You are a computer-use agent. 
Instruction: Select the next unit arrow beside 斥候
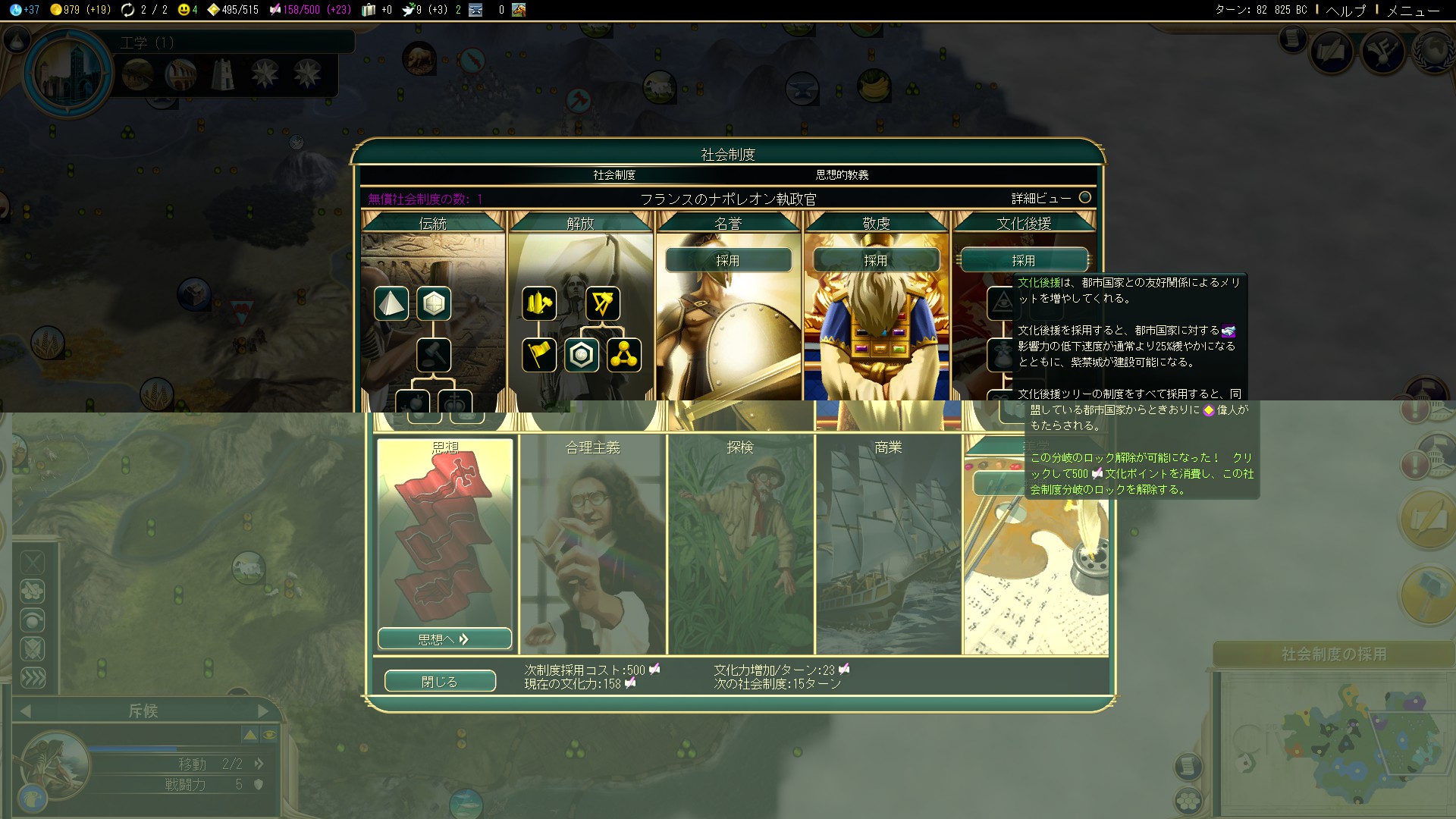263,711
